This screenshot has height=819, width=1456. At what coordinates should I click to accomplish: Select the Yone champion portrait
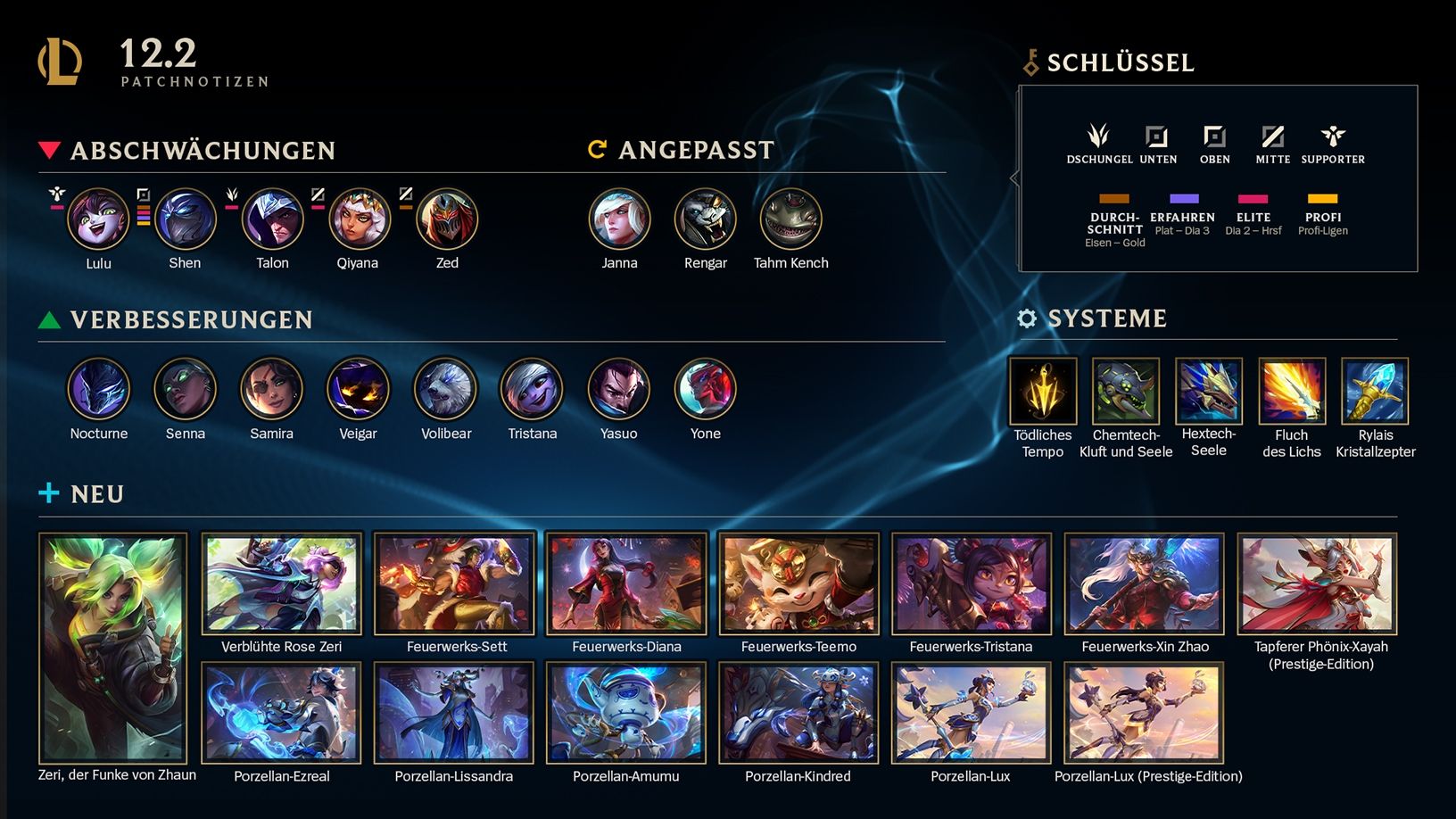(x=705, y=389)
